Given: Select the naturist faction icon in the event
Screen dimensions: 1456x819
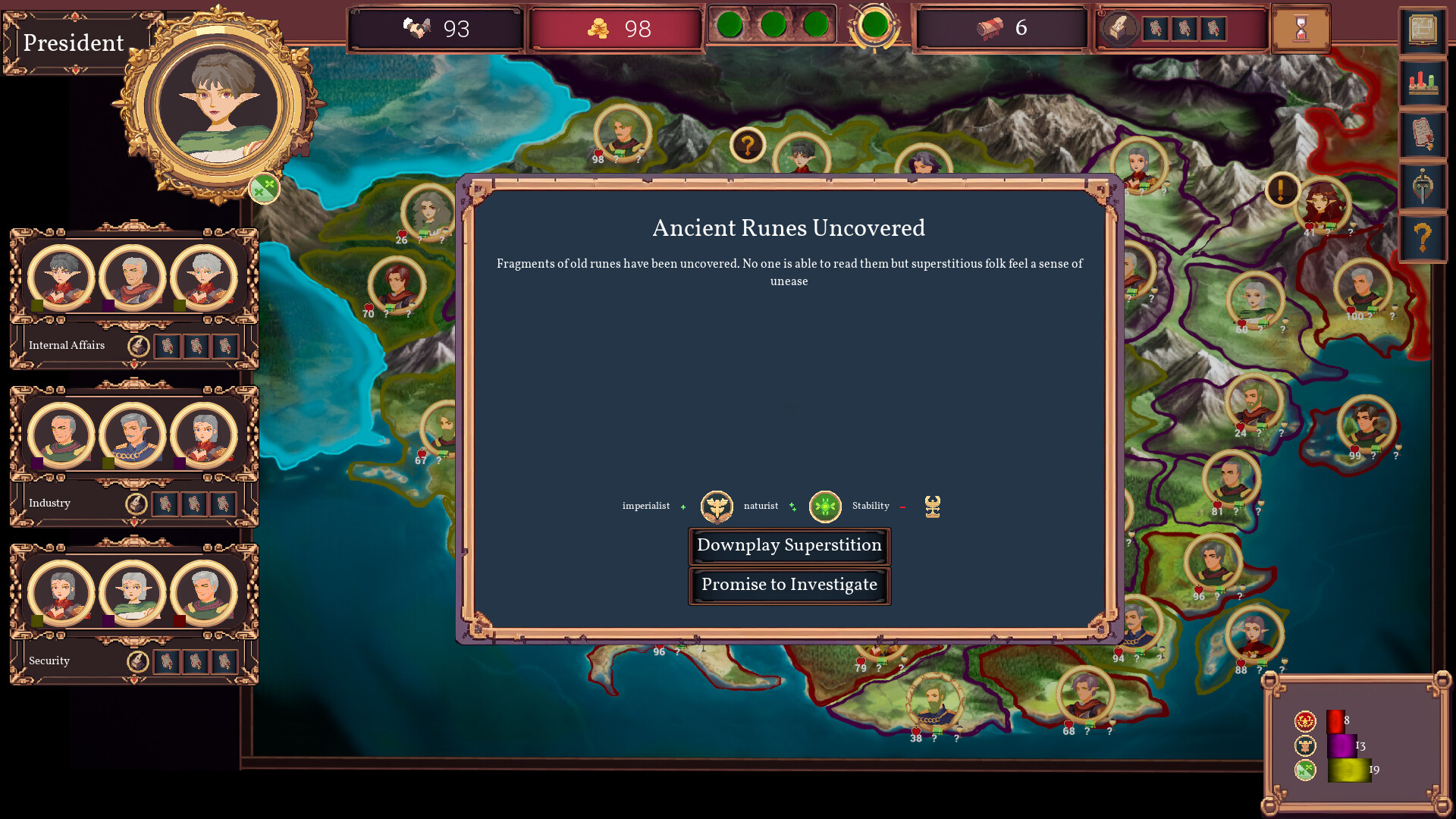Looking at the screenshot, I should point(824,506).
